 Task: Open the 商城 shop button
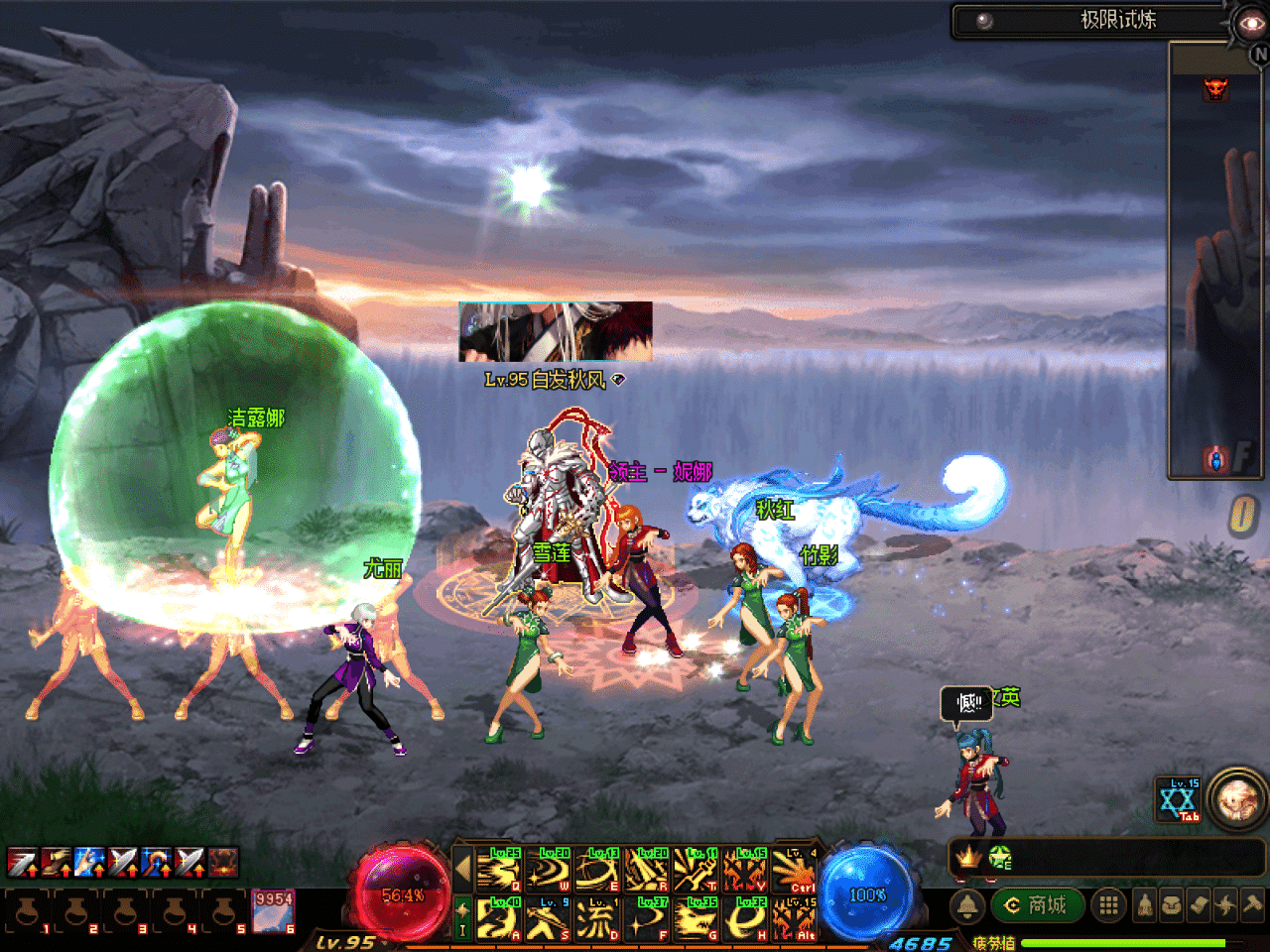coord(1037,904)
